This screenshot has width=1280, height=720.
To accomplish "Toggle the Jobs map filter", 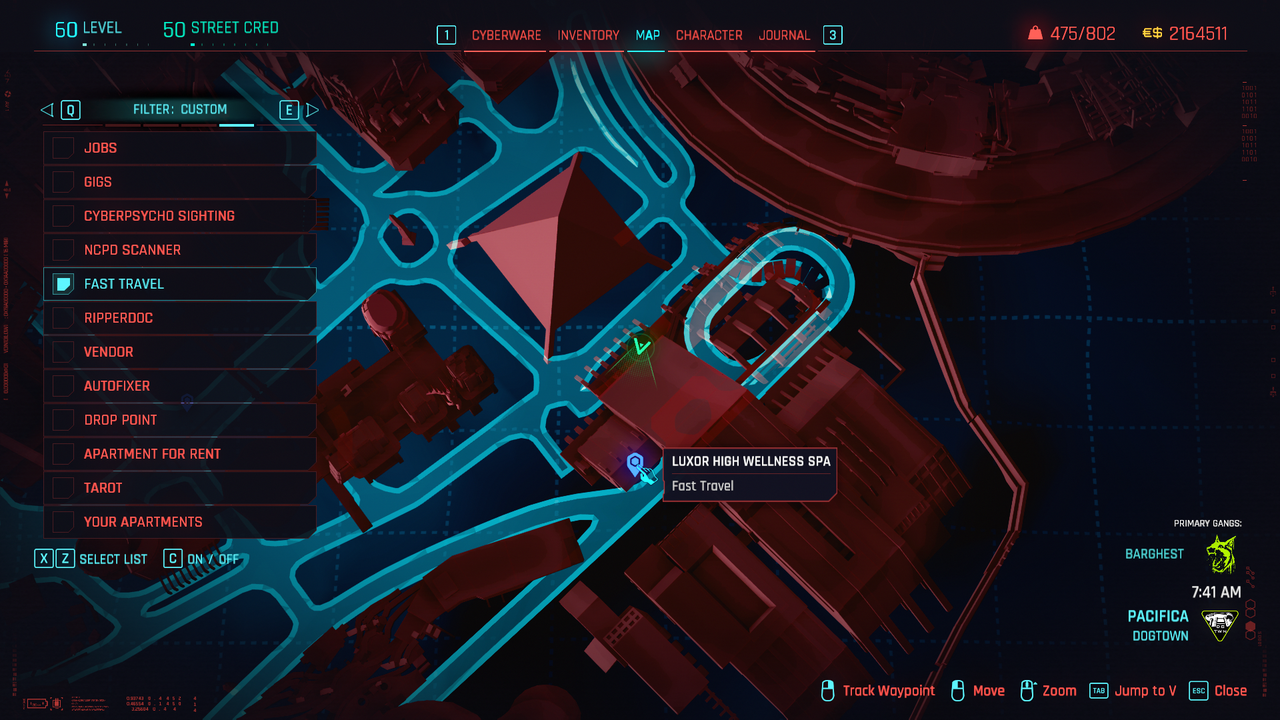I will point(64,148).
